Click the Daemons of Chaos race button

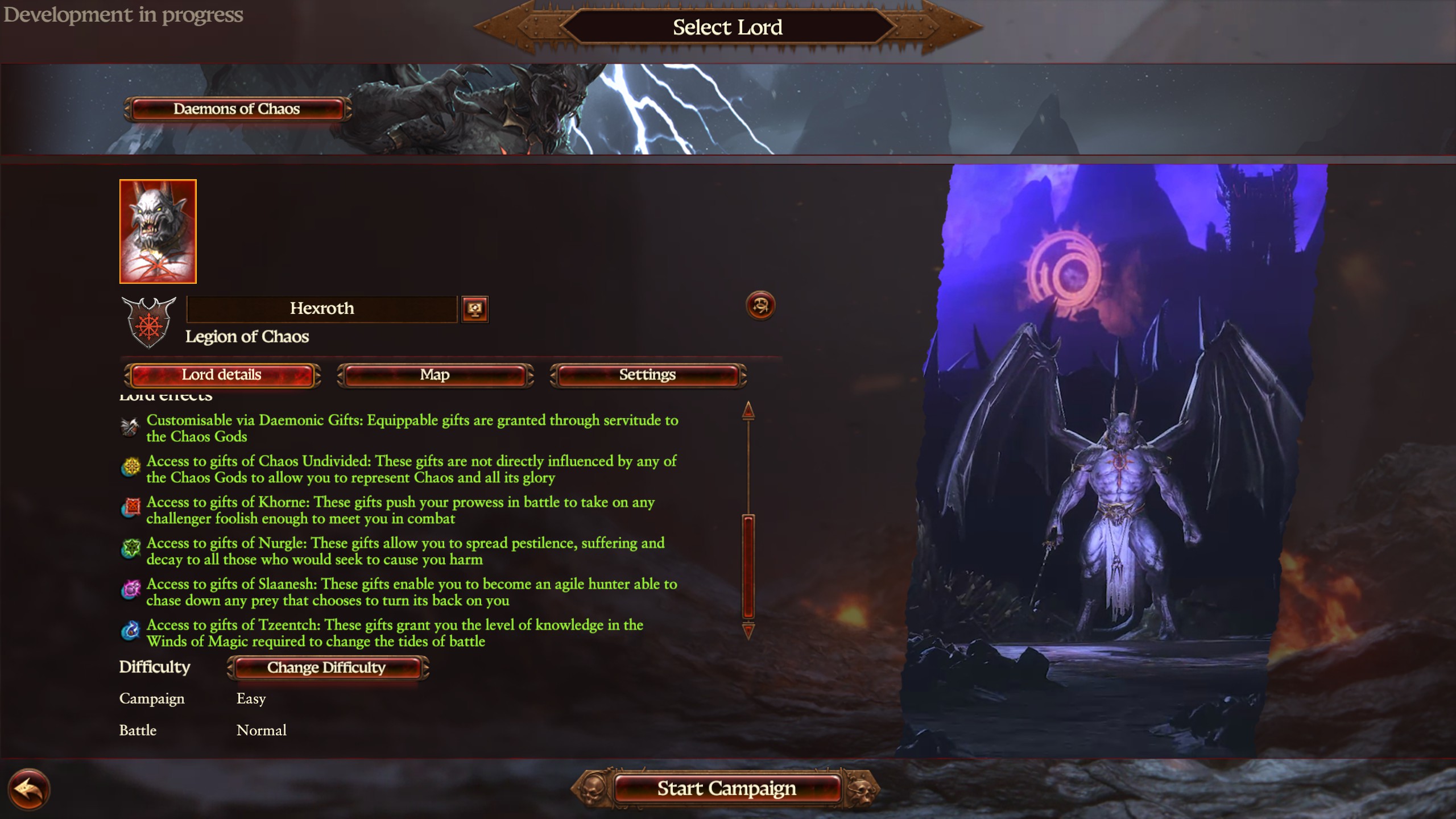point(237,109)
